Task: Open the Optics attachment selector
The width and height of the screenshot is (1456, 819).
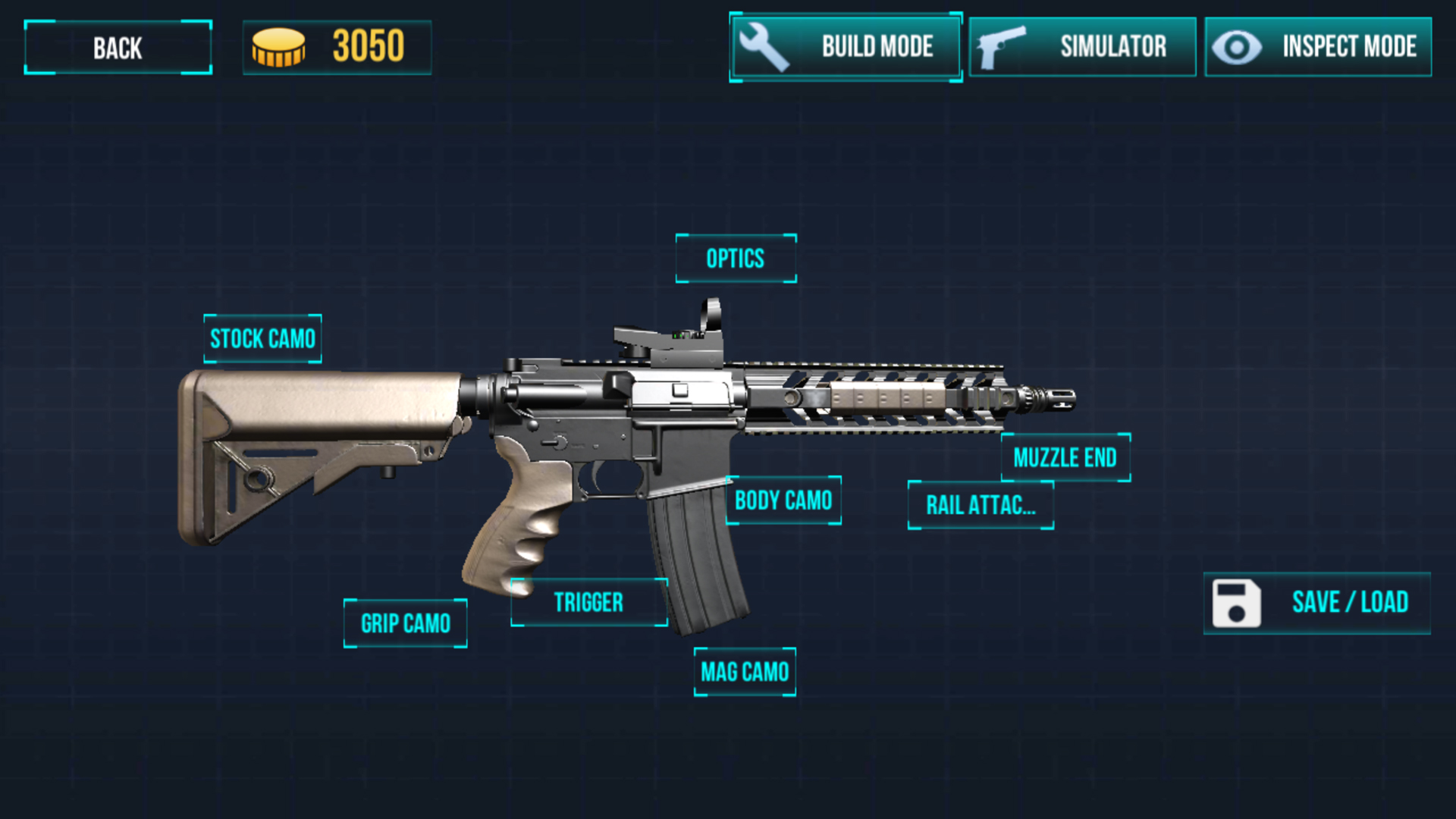Action: (735, 259)
